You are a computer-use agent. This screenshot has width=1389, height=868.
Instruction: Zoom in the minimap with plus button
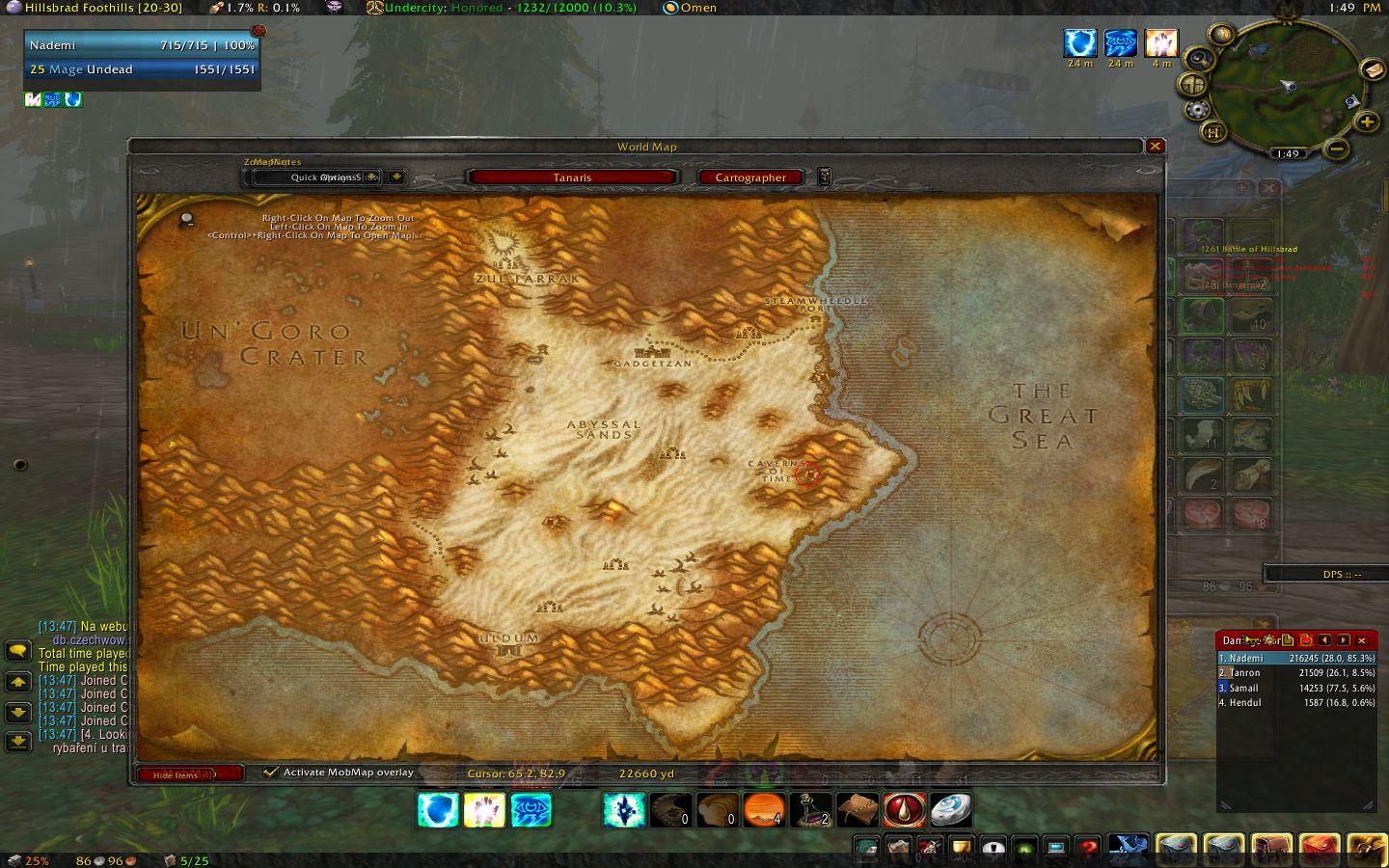[x=1366, y=122]
